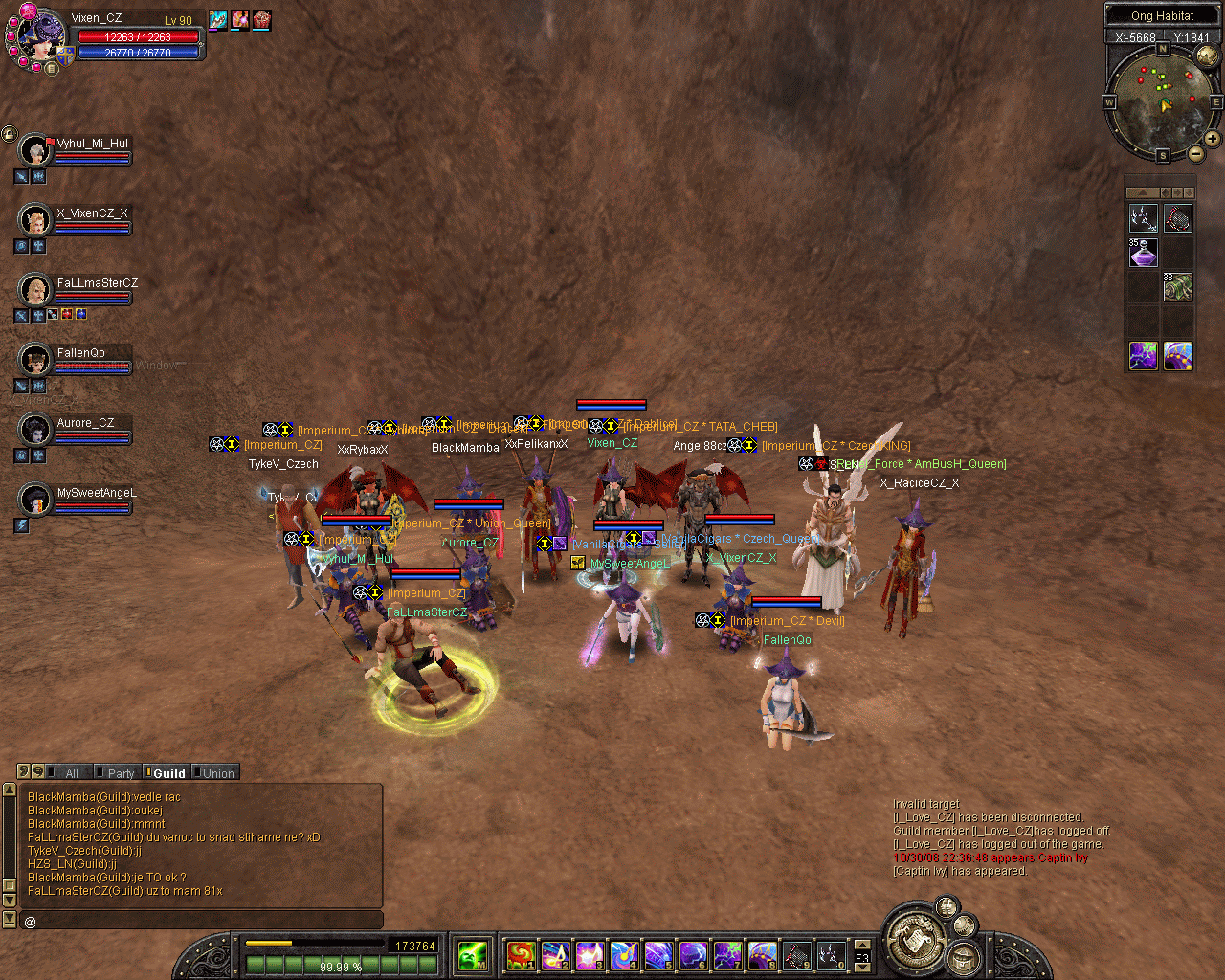The width and height of the screenshot is (1225, 980).
Task: Zoom in the minimap with the plus button
Action: pos(1212,139)
